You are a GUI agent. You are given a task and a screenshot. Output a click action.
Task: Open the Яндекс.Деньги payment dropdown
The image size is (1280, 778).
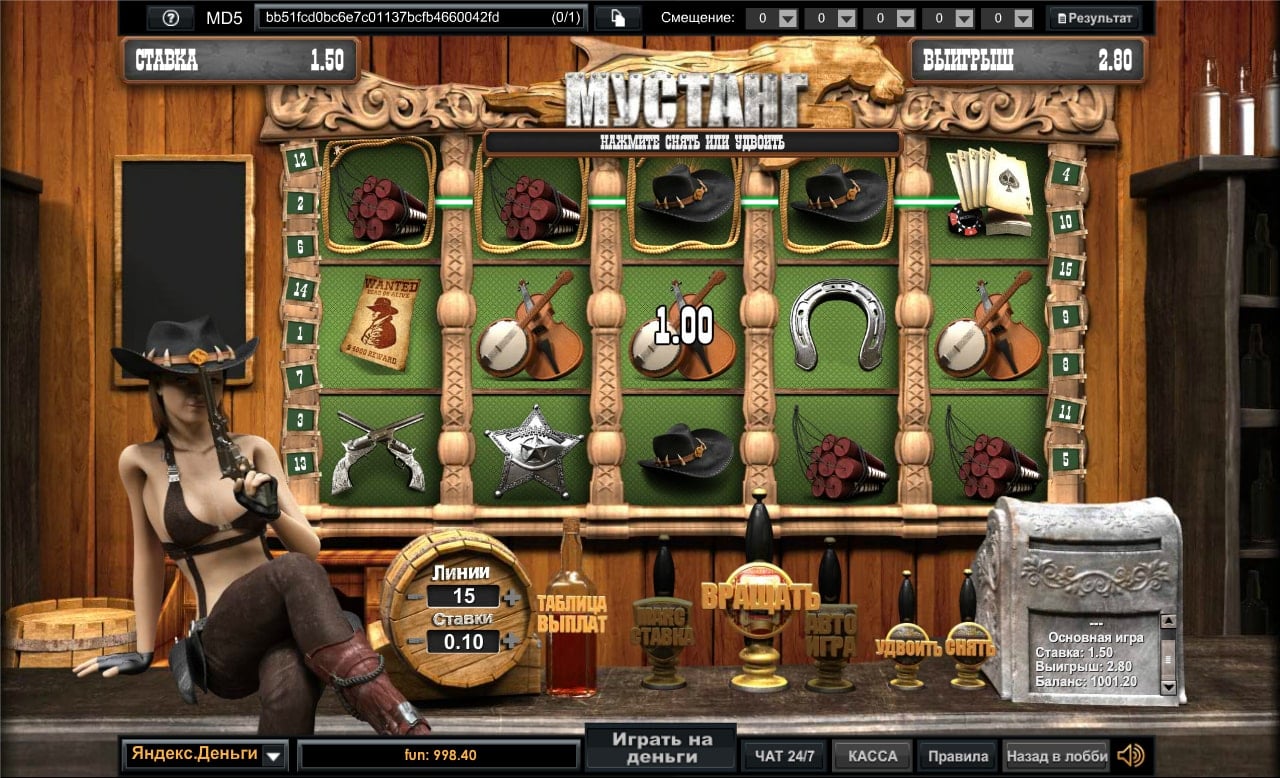[x=274, y=755]
